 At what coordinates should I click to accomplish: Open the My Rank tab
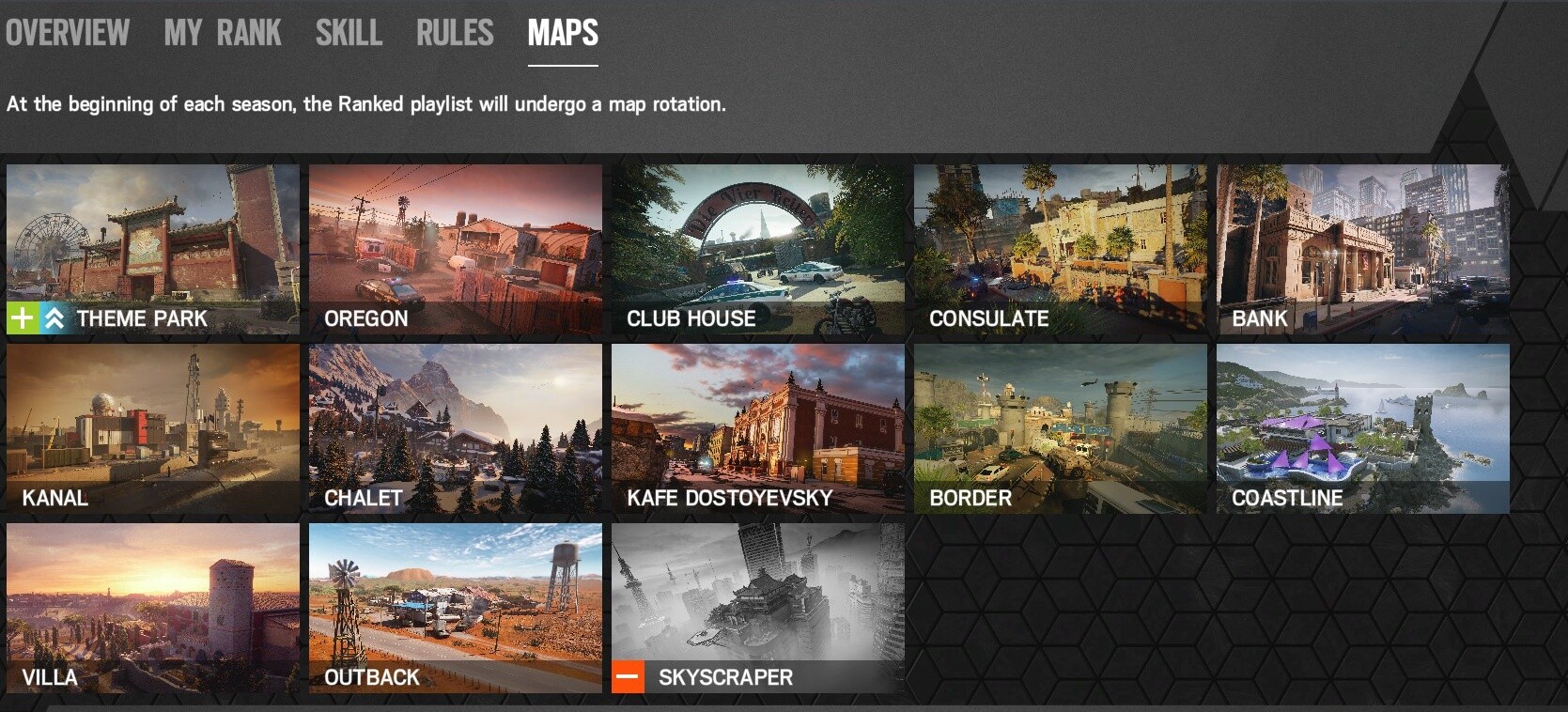(x=223, y=34)
